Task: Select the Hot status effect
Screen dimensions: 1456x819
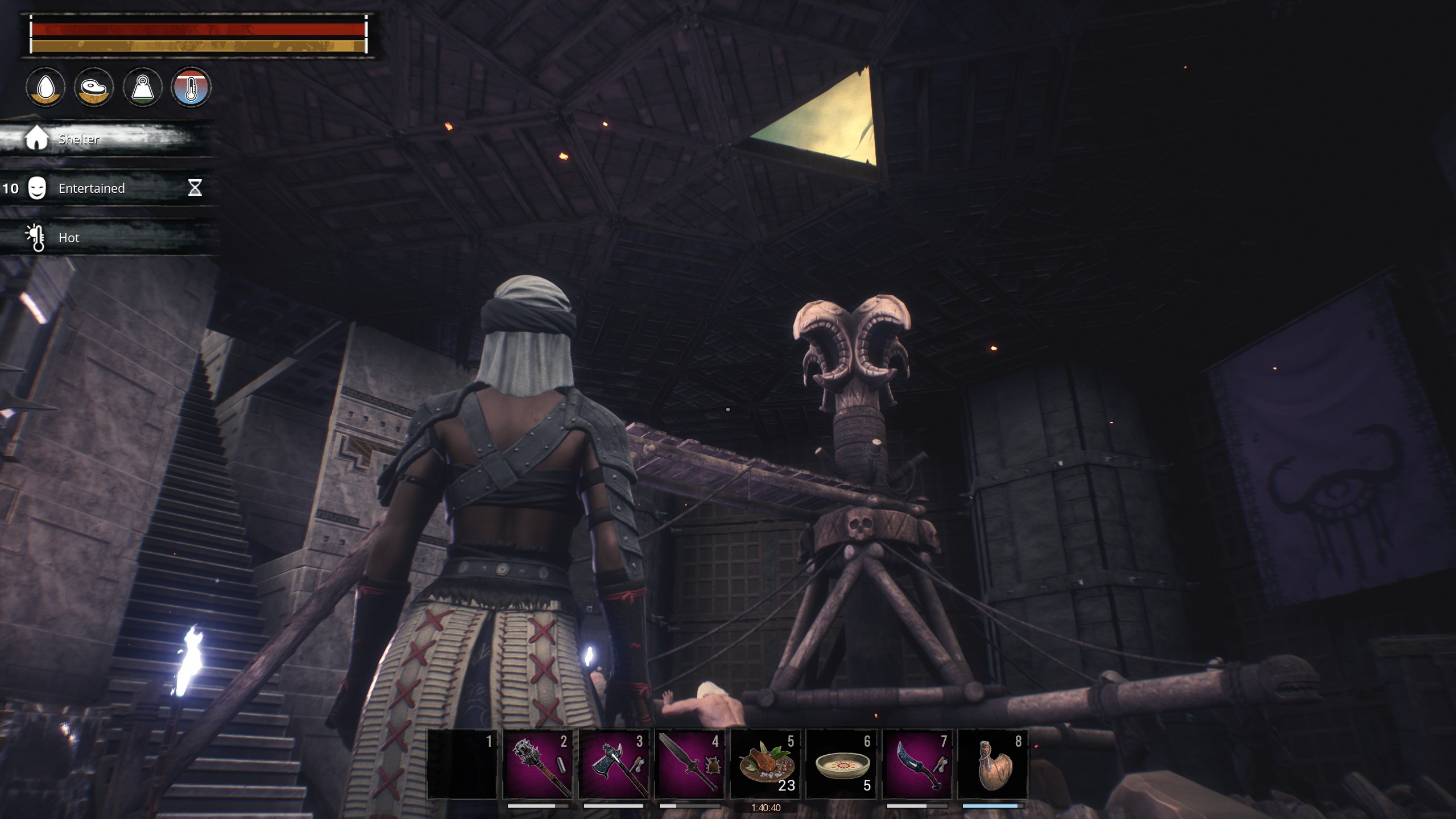Action: [68, 238]
